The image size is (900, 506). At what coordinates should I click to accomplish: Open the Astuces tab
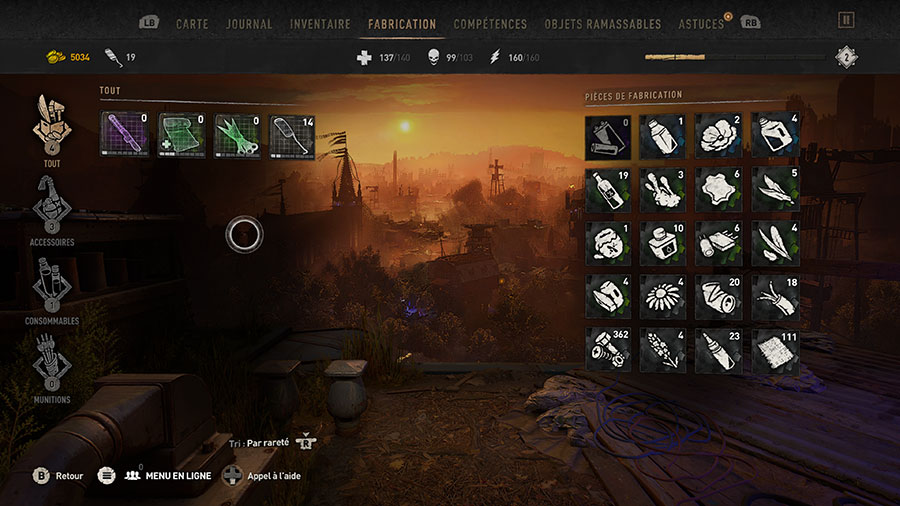(x=701, y=23)
